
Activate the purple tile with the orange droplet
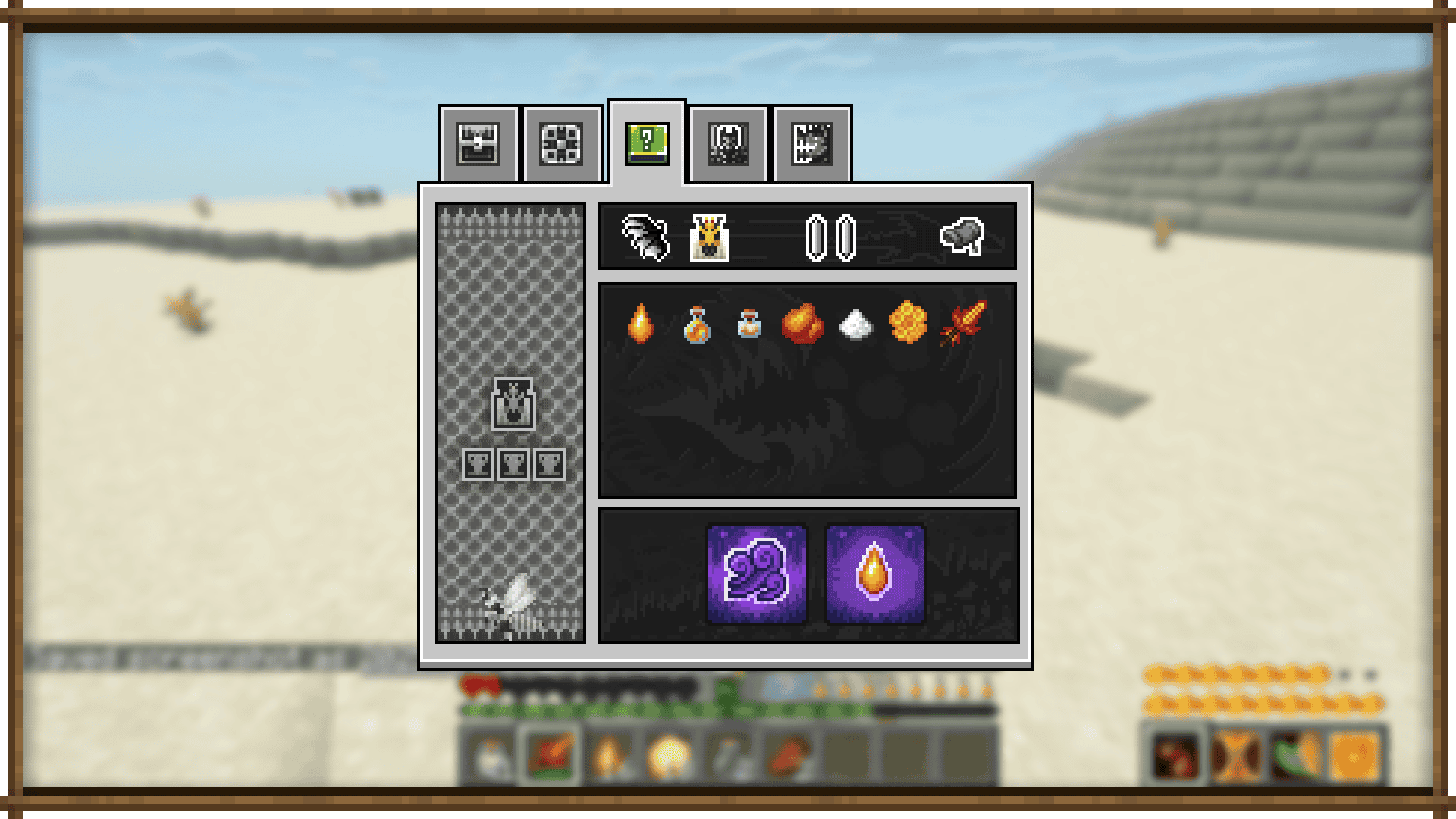(874, 574)
